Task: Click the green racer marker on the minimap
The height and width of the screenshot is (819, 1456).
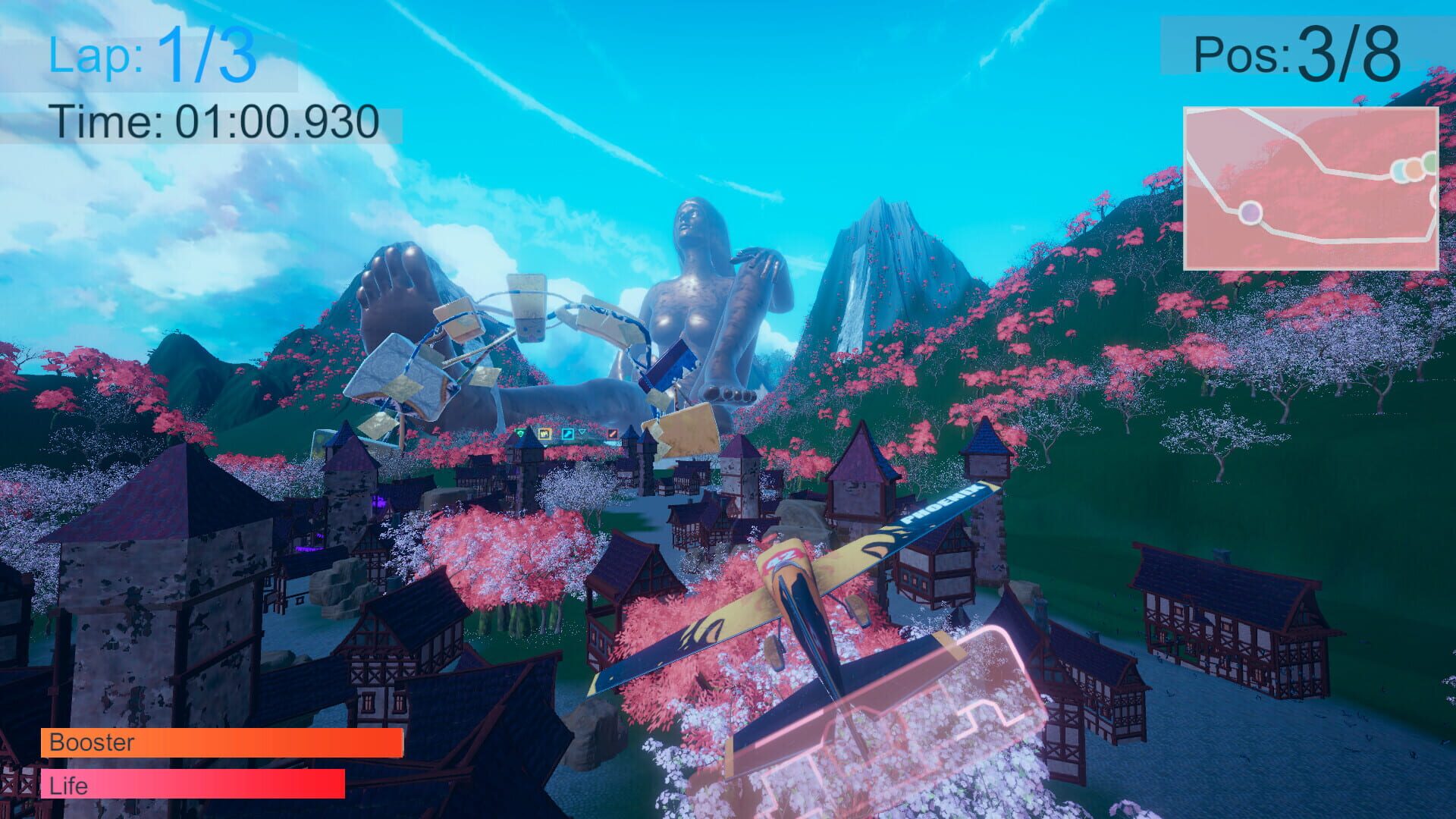Action: click(1429, 165)
